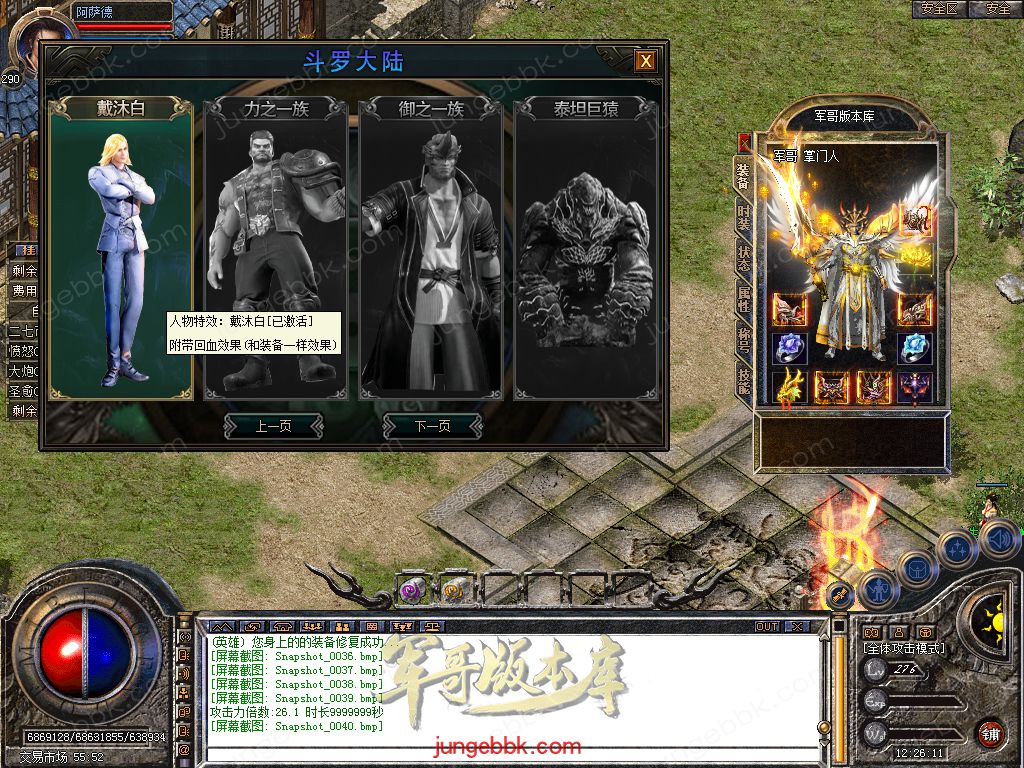Close the 斗罗大陆 window

point(646,61)
